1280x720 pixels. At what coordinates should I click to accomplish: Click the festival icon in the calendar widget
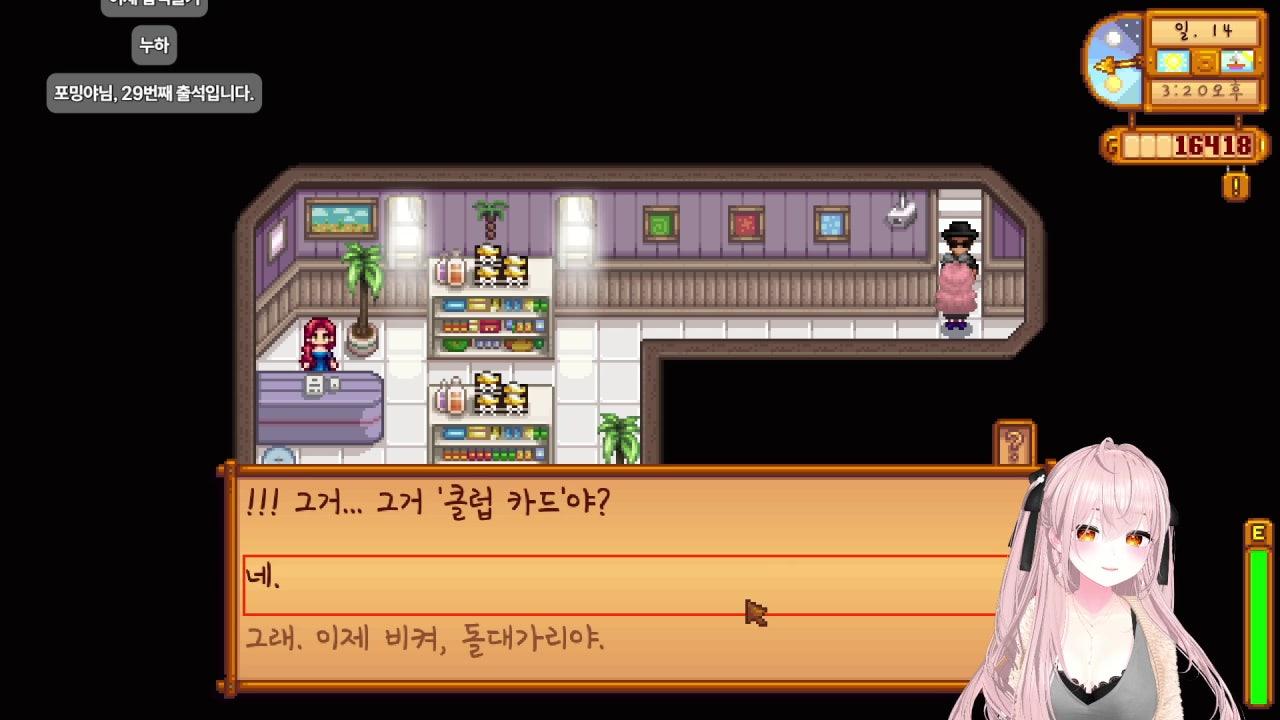tap(1236, 61)
